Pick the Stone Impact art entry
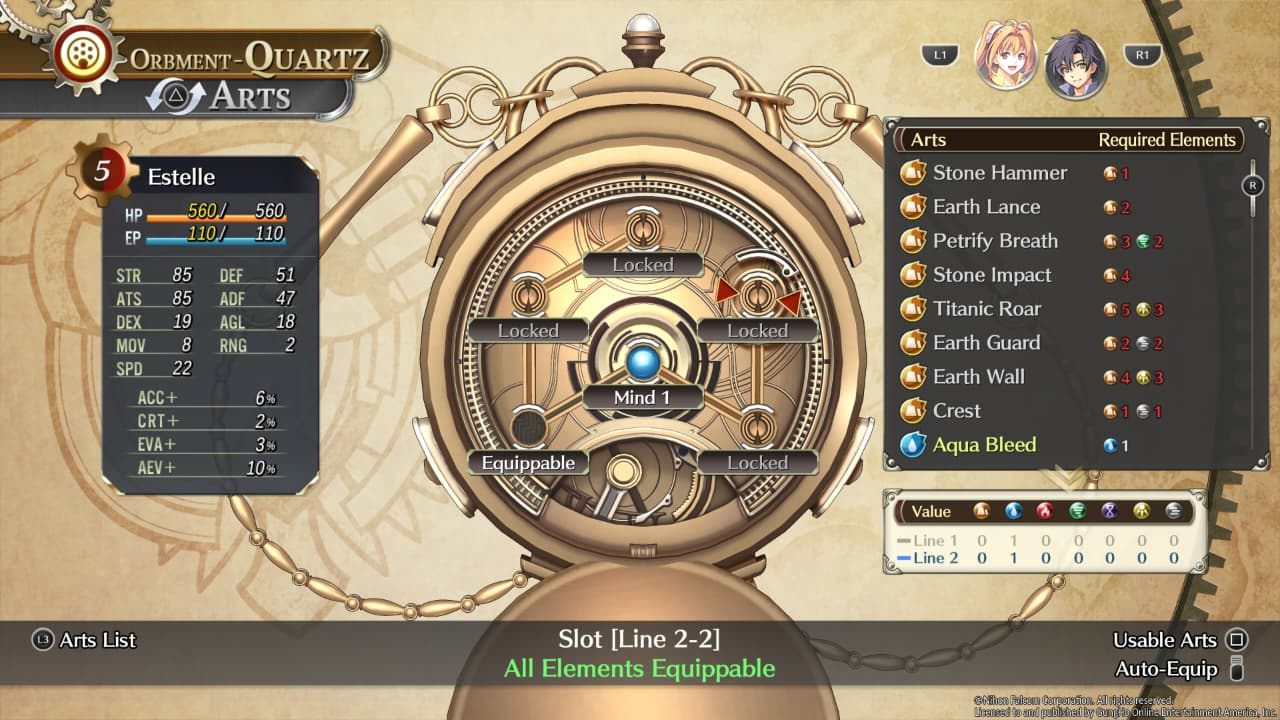 click(x=992, y=275)
